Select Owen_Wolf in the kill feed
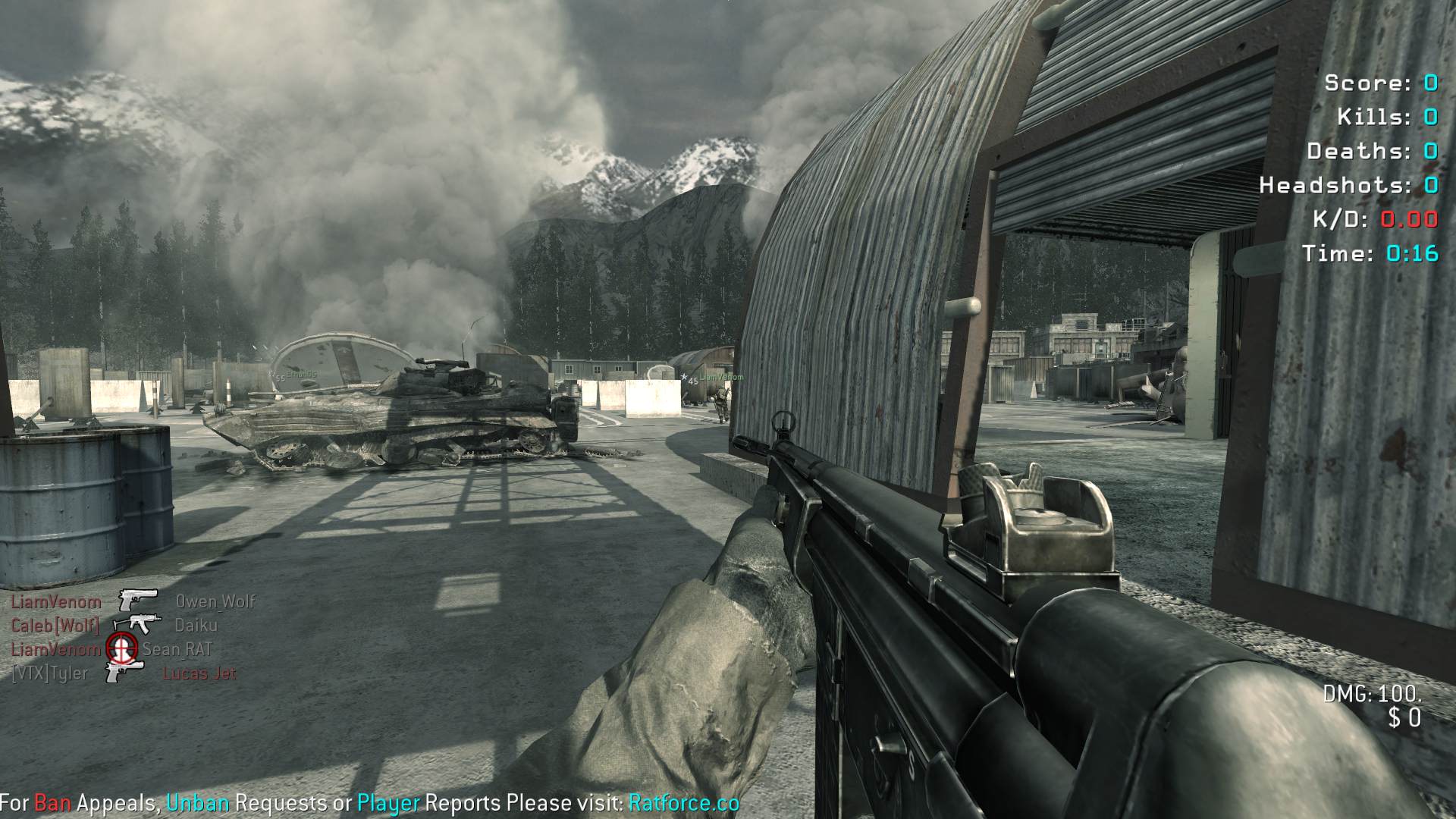This screenshot has height=819, width=1456. point(215,601)
